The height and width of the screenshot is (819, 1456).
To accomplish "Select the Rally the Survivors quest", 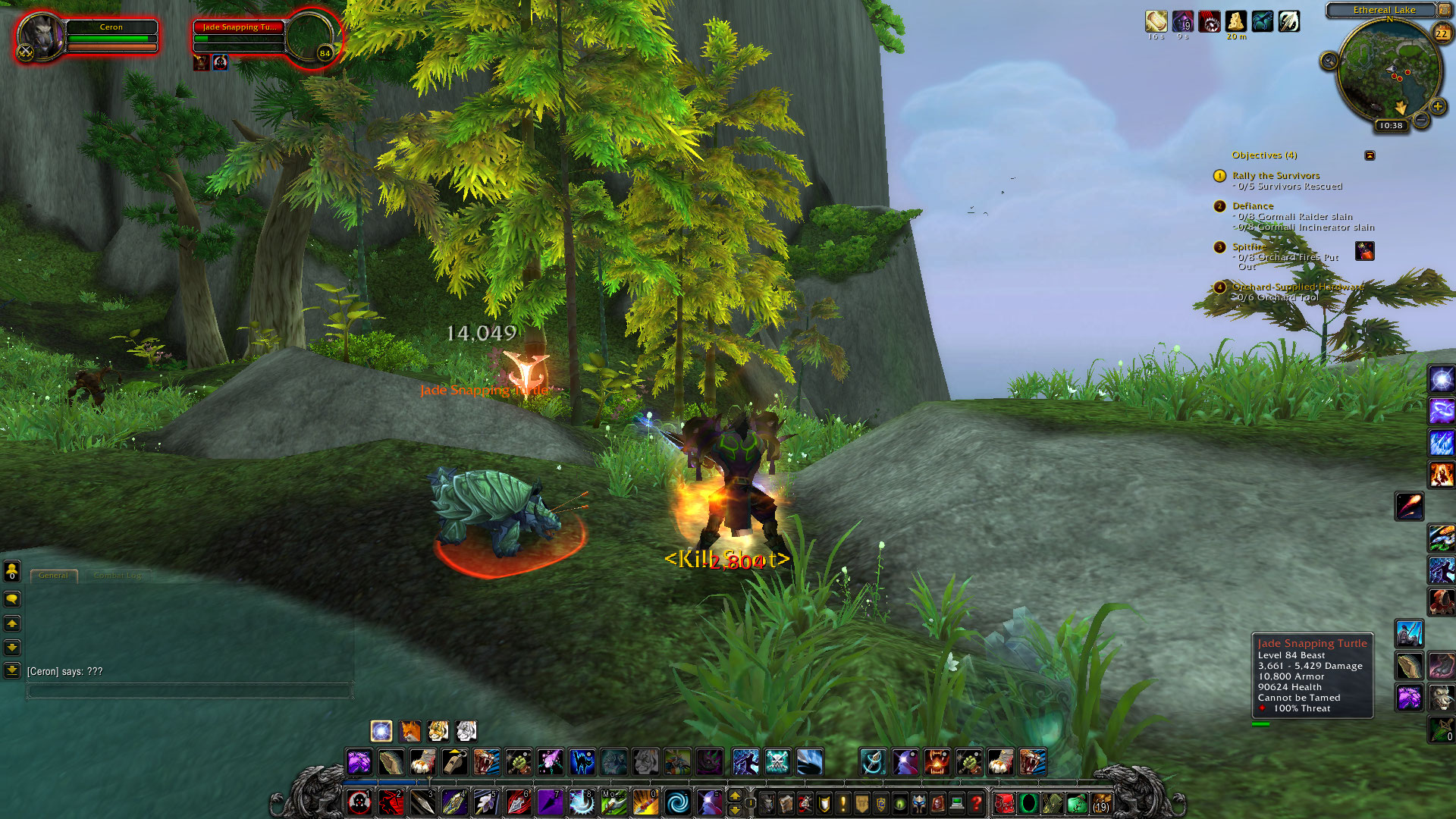I will click(x=1276, y=176).
